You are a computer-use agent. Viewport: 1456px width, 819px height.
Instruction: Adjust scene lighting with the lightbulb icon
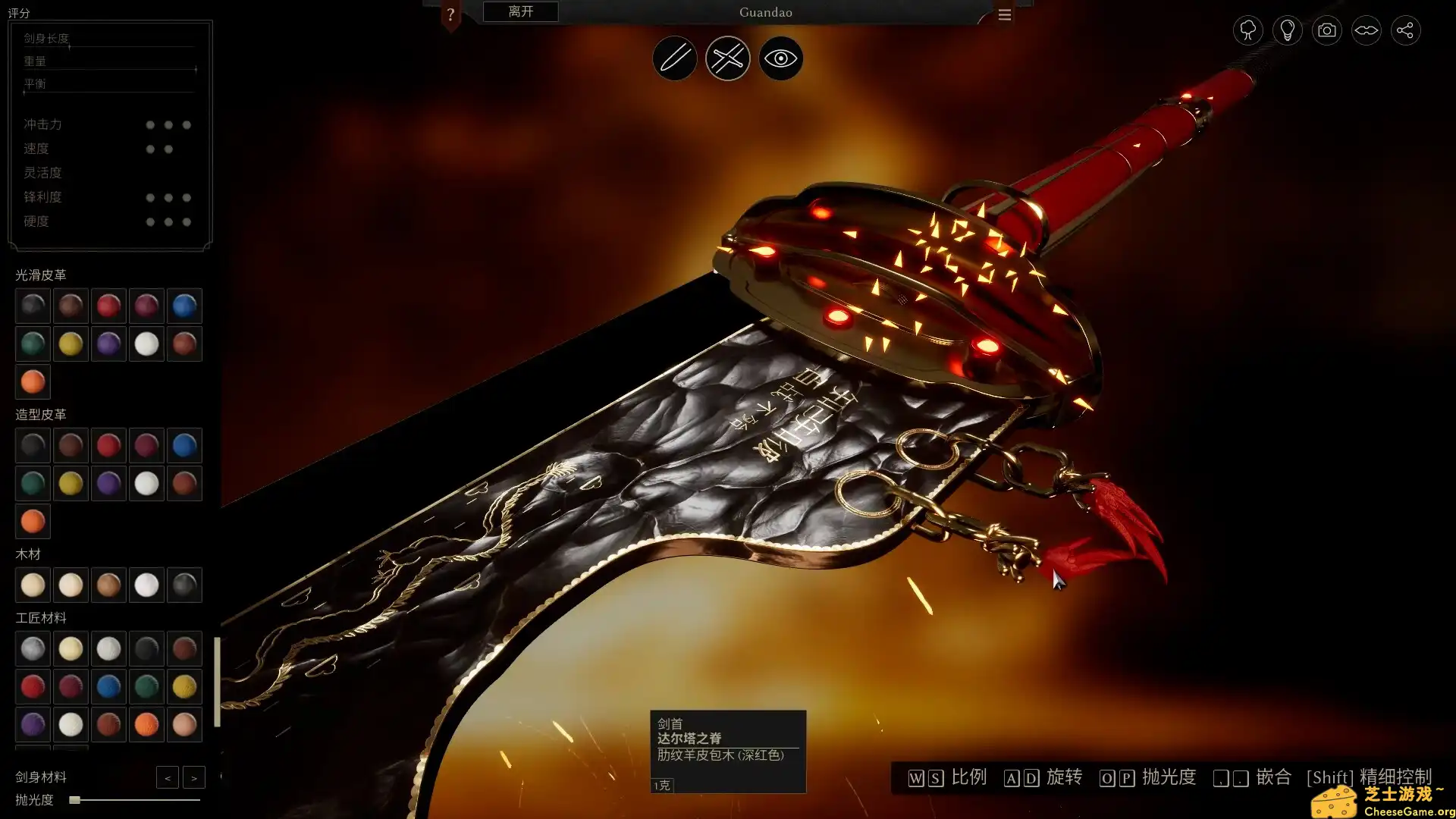pos(1287,30)
